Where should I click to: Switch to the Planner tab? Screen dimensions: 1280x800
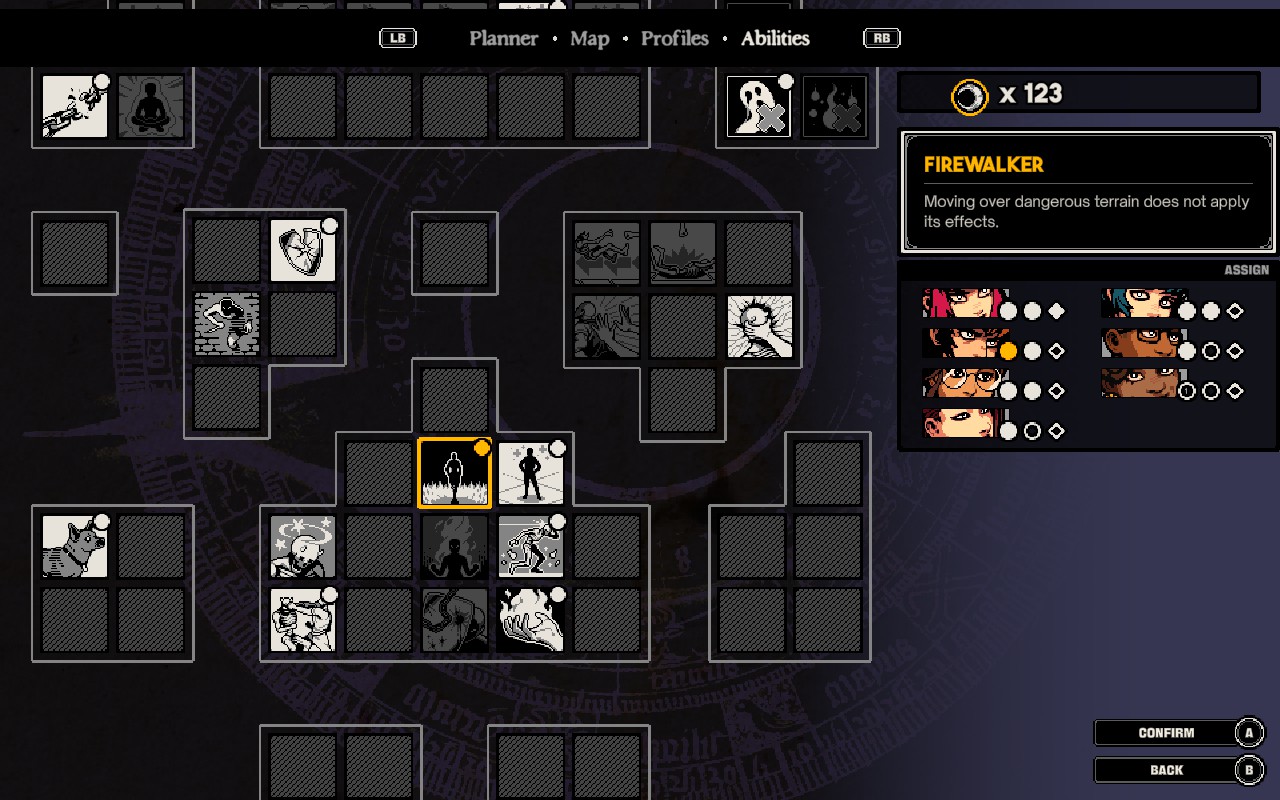[504, 39]
